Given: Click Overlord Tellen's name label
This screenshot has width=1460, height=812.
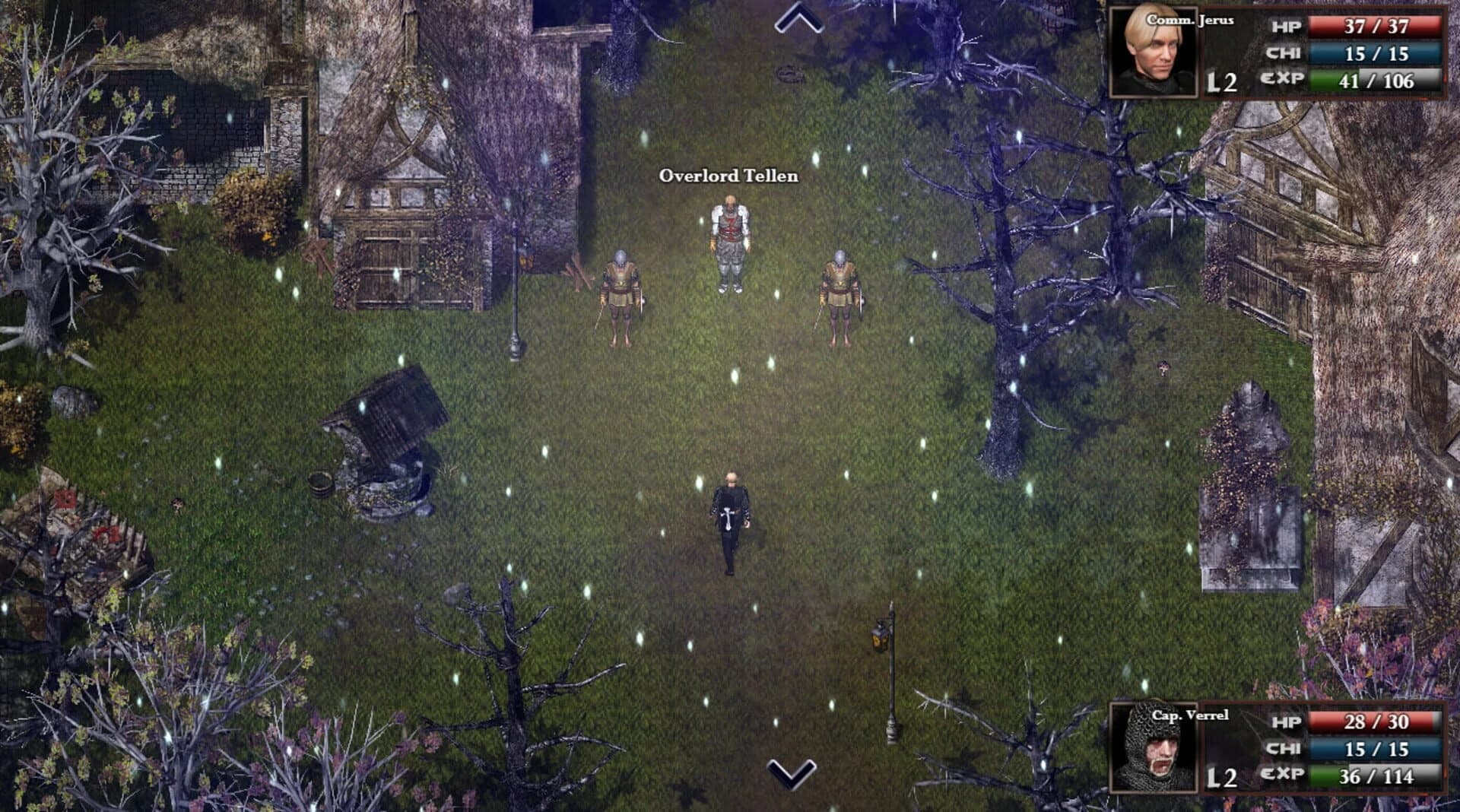Looking at the screenshot, I should click(730, 176).
